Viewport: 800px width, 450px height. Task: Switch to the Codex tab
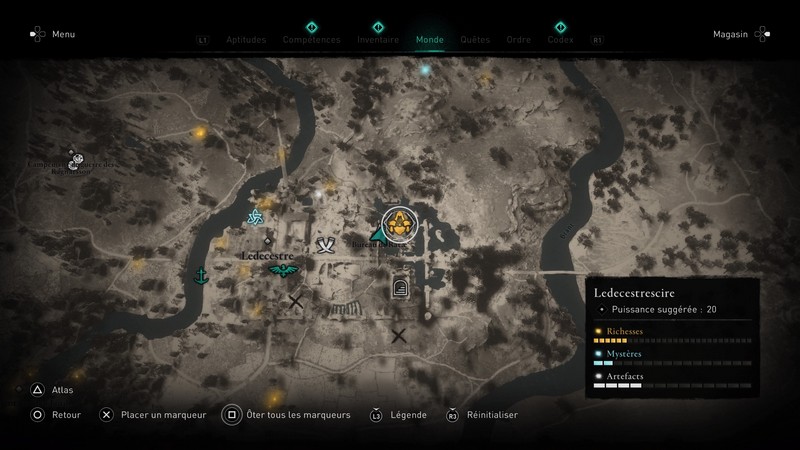point(560,40)
